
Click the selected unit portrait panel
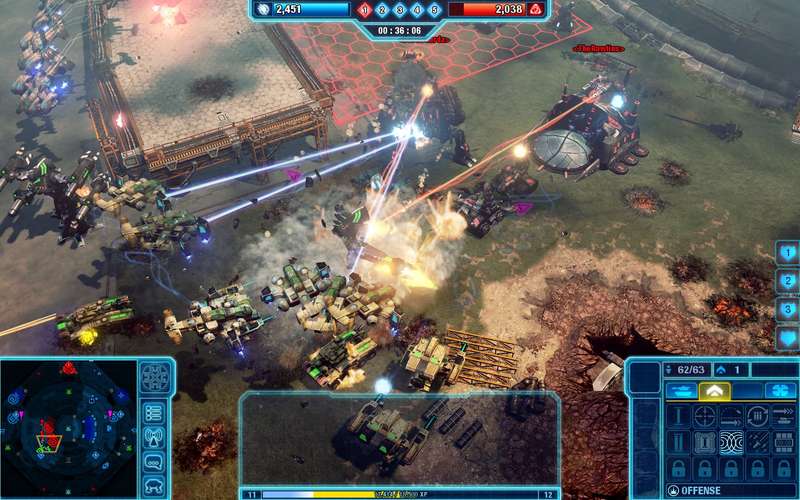tap(398, 438)
